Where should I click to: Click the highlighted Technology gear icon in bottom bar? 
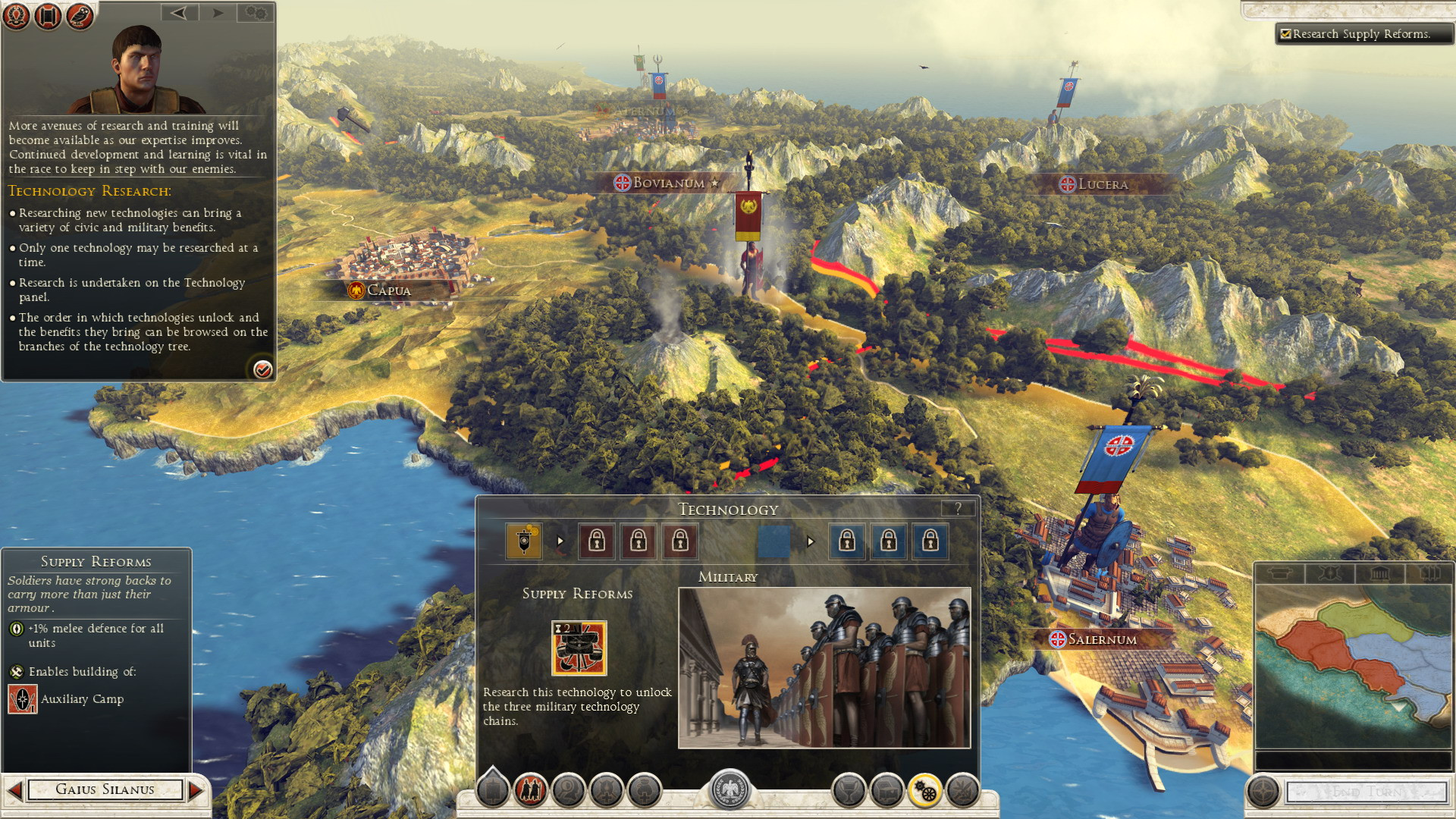(x=925, y=789)
